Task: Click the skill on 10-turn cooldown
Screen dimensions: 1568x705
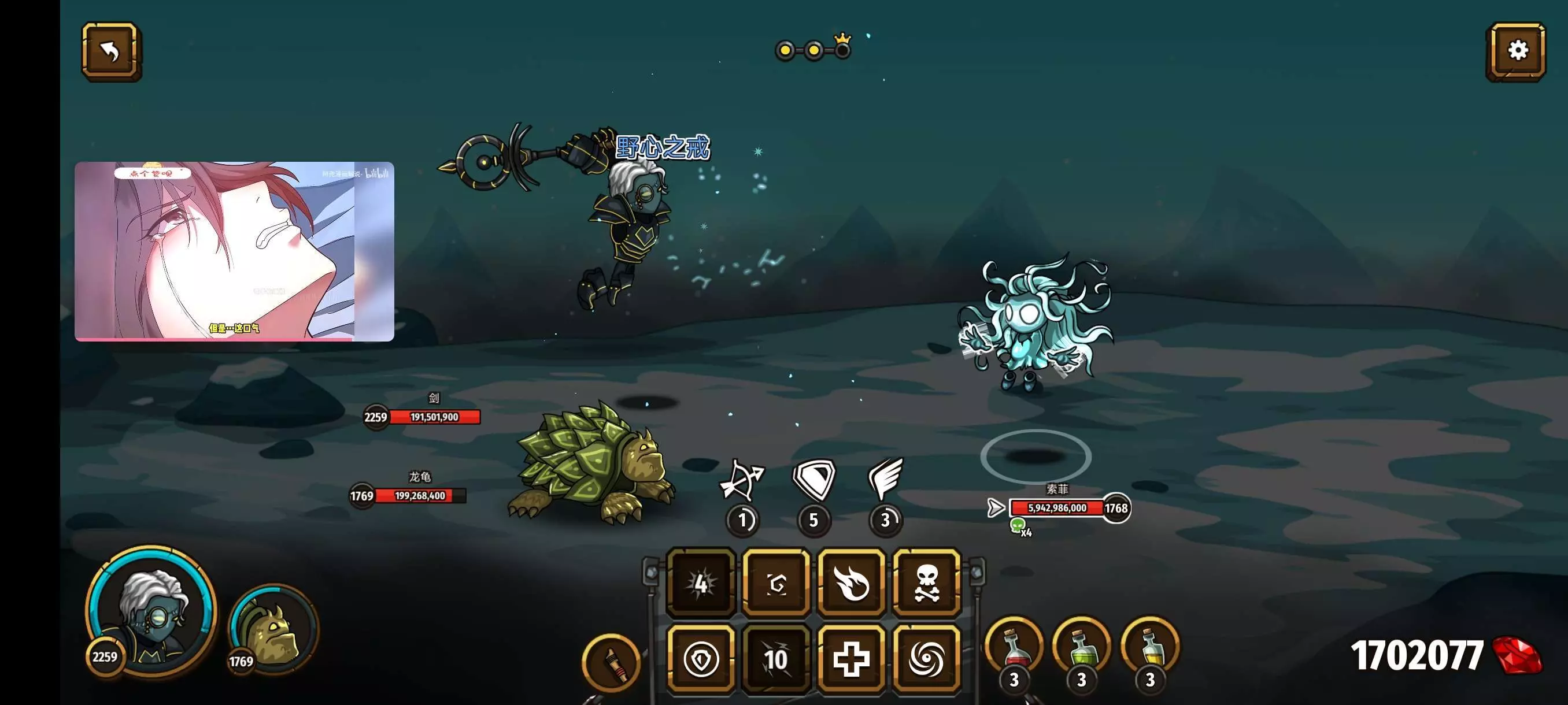Action: 776,659
